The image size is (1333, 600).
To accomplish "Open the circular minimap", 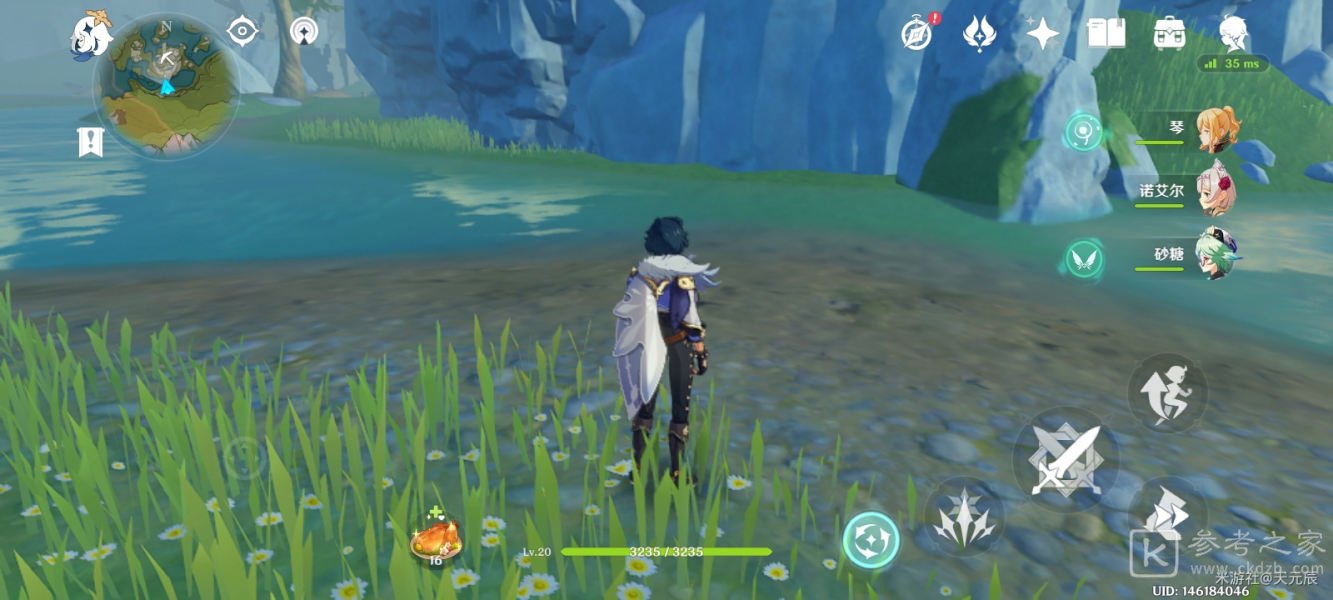I will (x=166, y=84).
